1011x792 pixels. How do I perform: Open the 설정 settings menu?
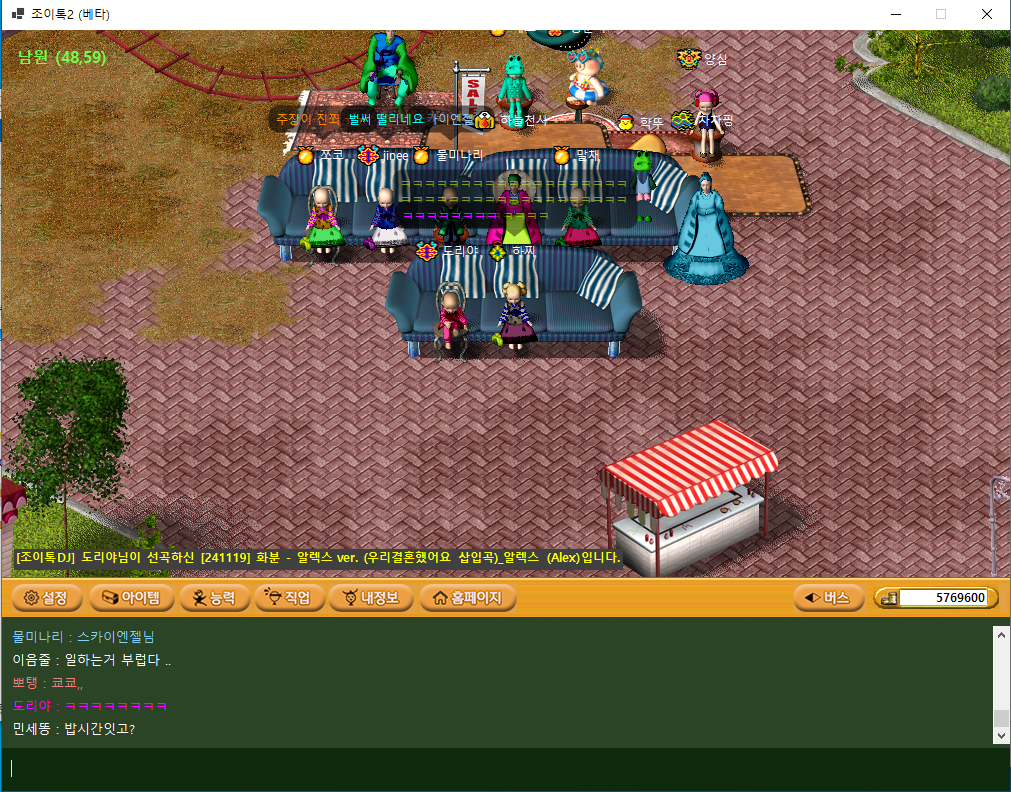46,598
